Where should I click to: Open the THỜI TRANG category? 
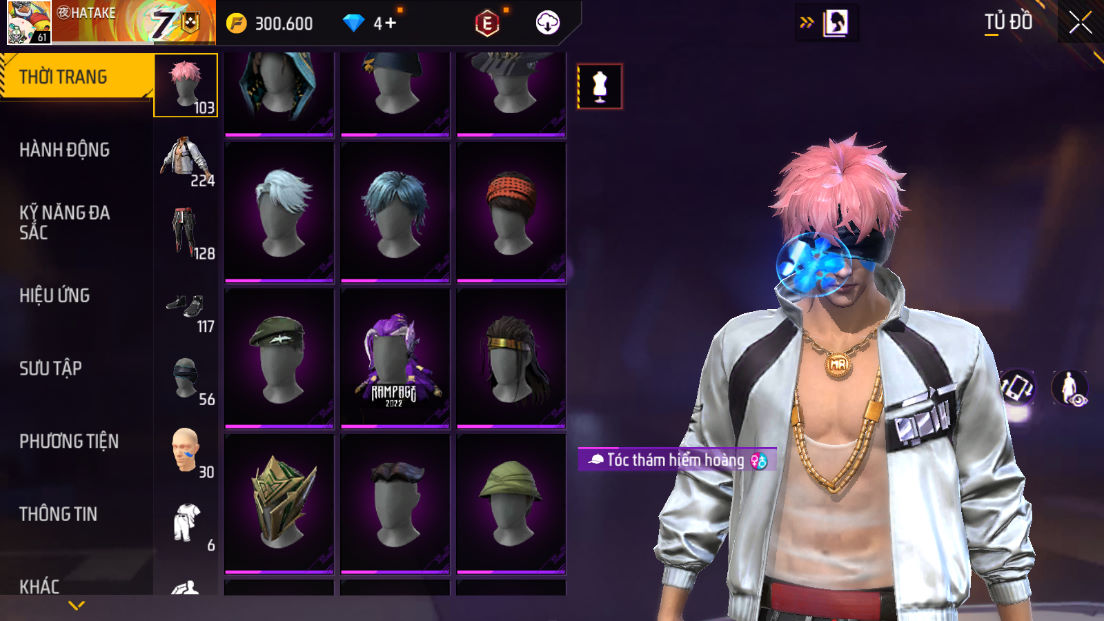pos(64,77)
